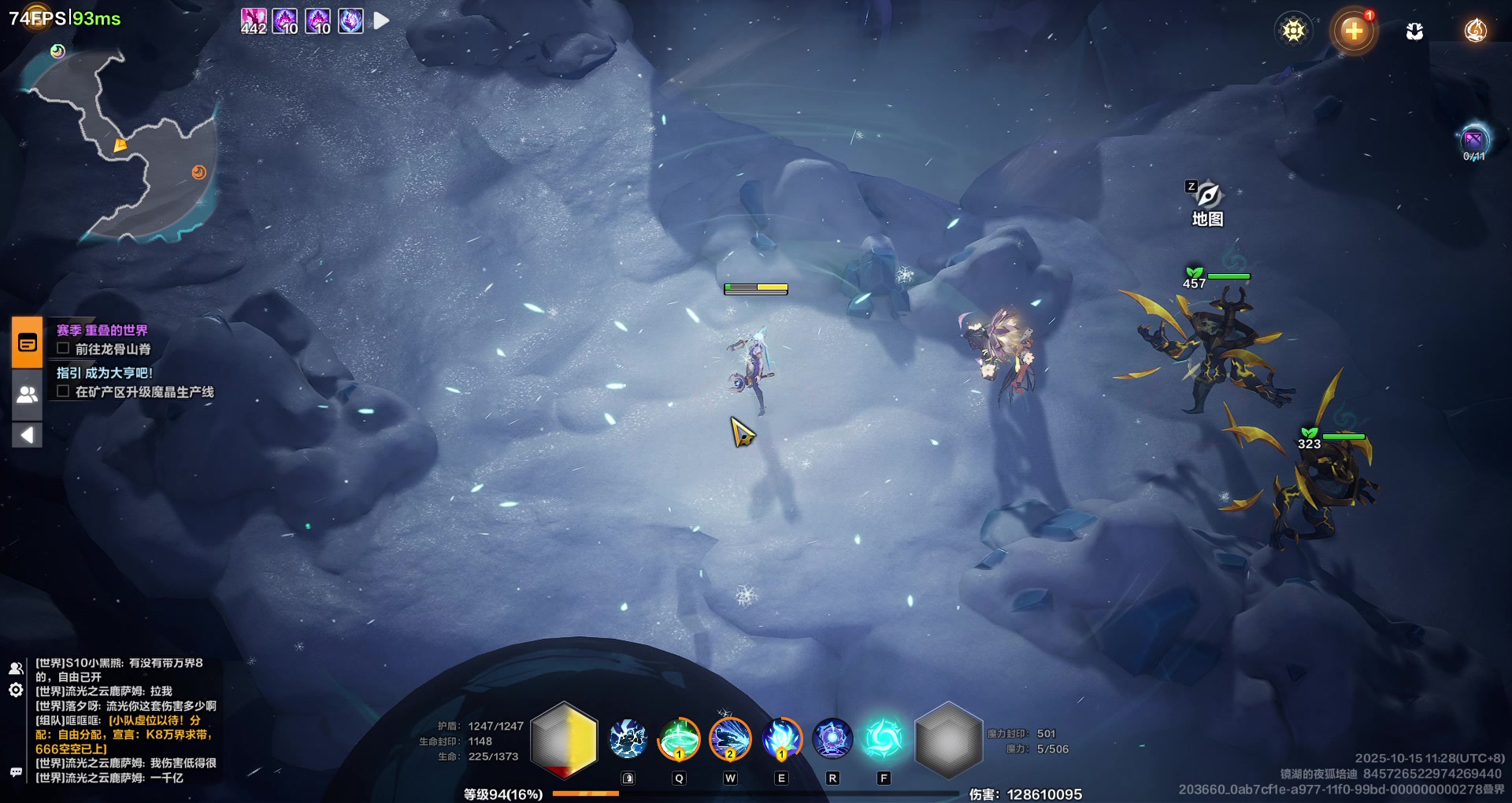Open the 地图 map button
Screen dimensions: 1512x803
point(1207,203)
